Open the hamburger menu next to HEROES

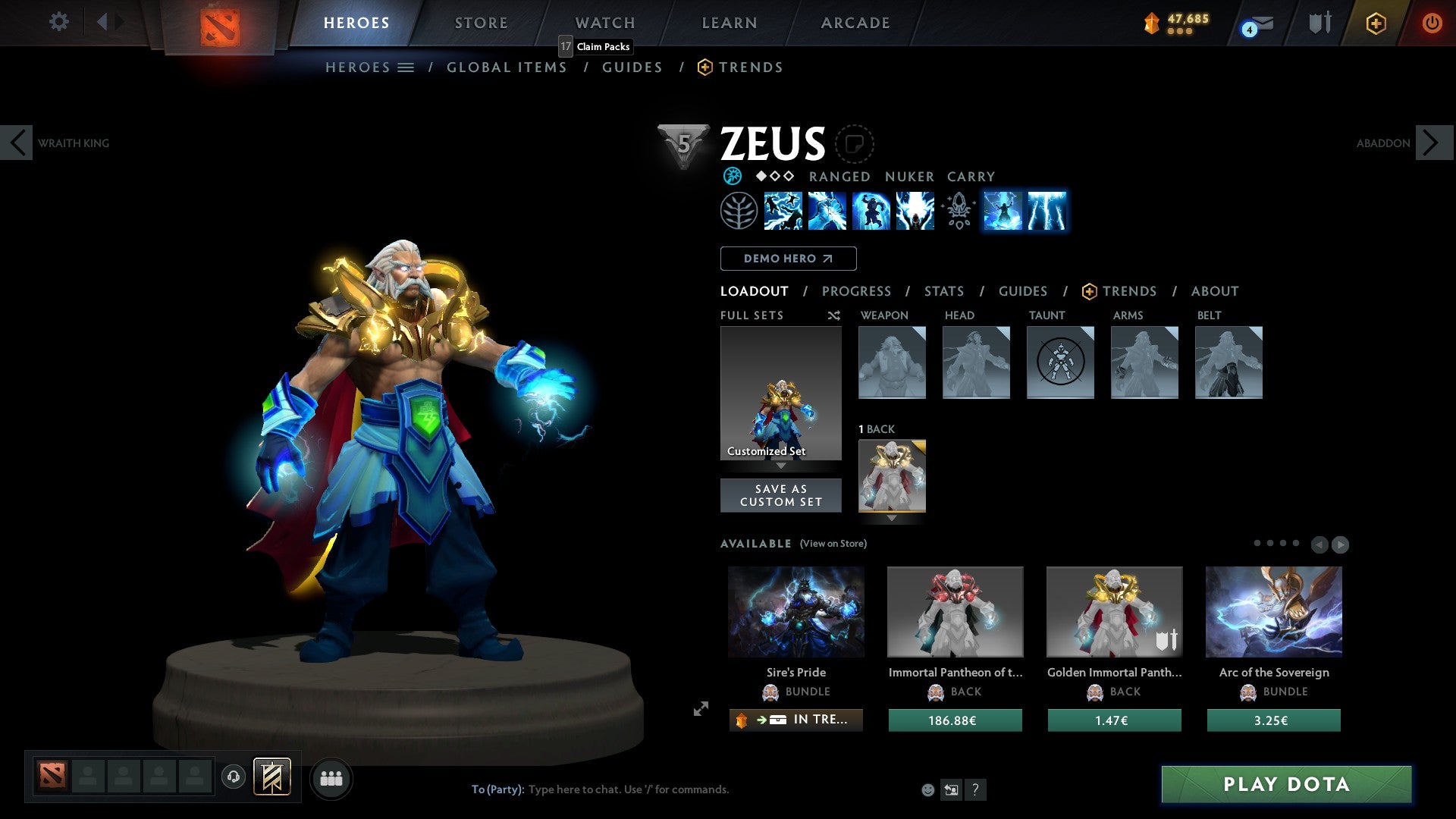[407, 67]
